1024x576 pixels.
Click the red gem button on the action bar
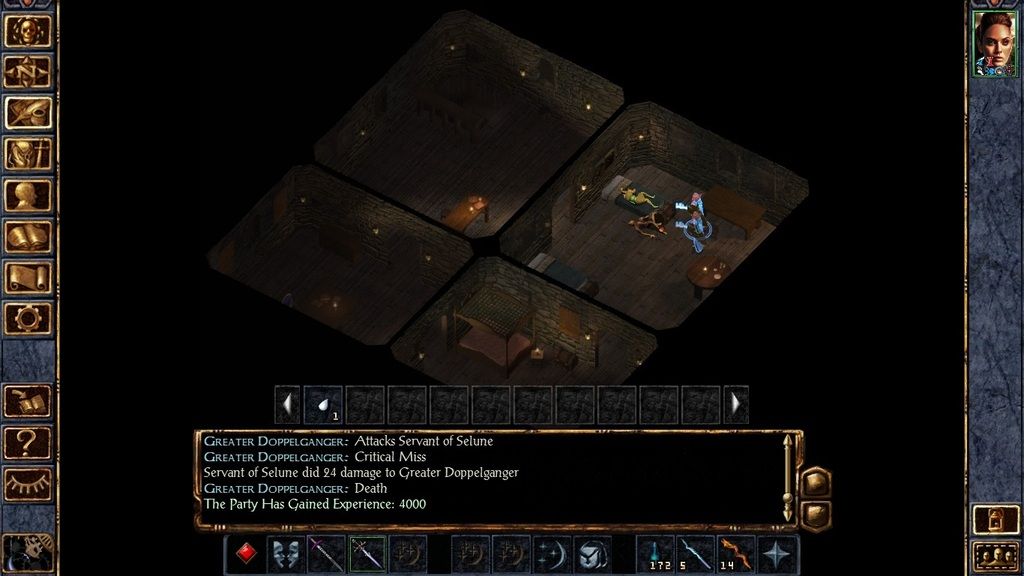[245, 554]
